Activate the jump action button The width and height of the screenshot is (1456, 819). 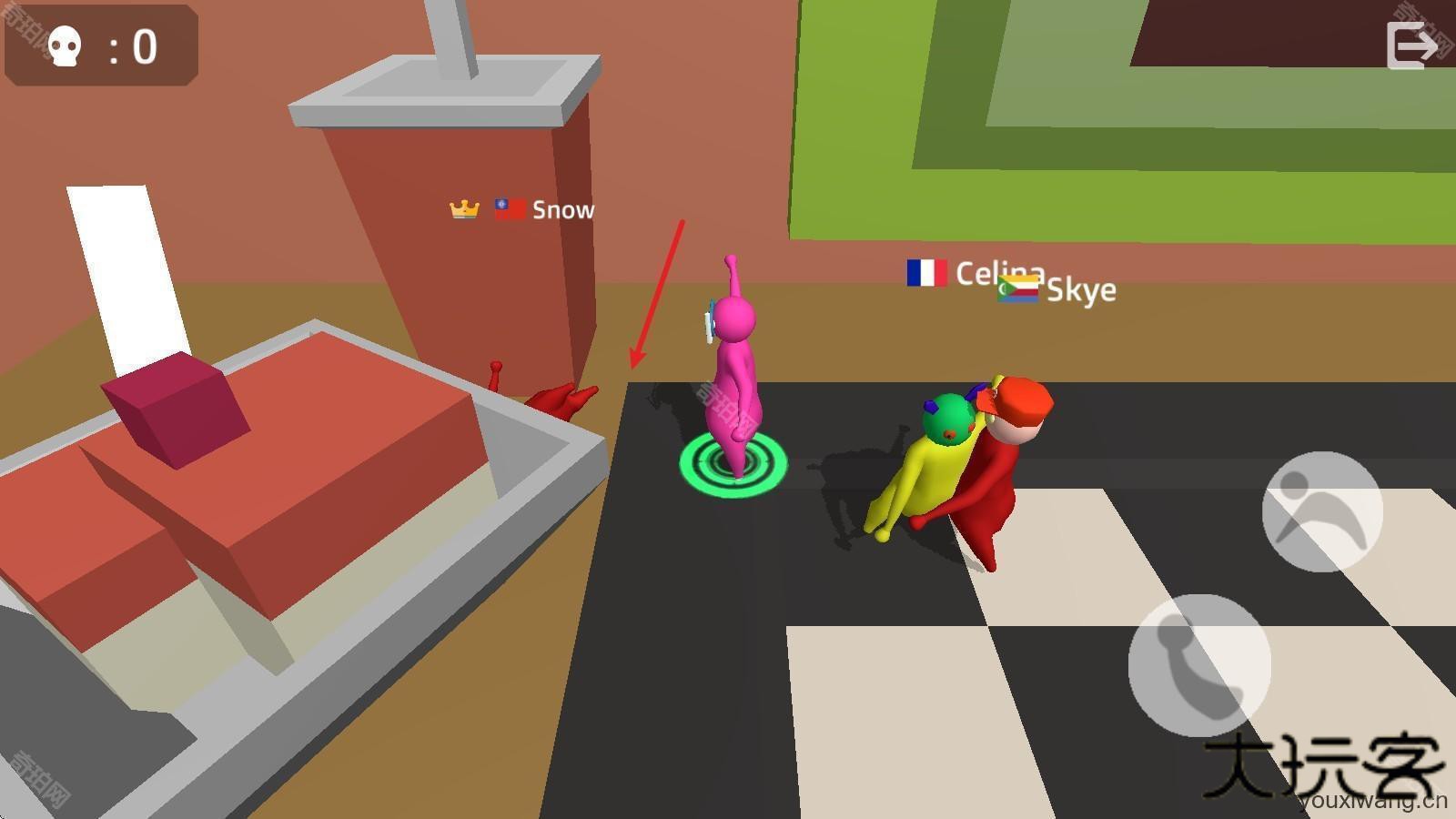click(x=1322, y=511)
